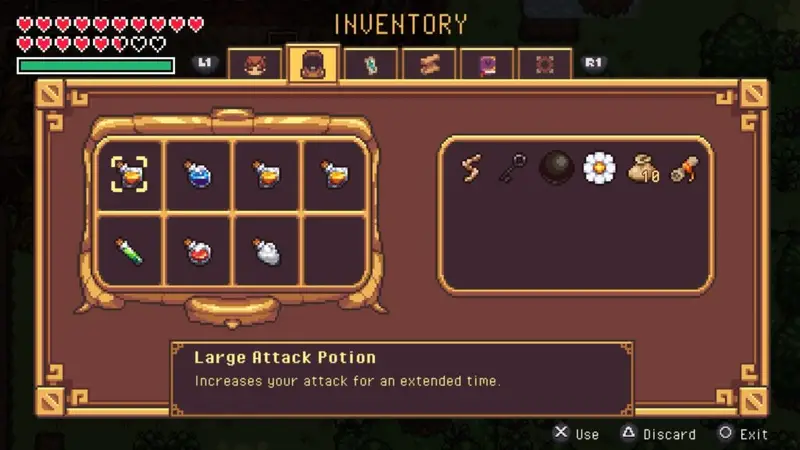
Task: Pick the green vial item
Action: coord(128,250)
